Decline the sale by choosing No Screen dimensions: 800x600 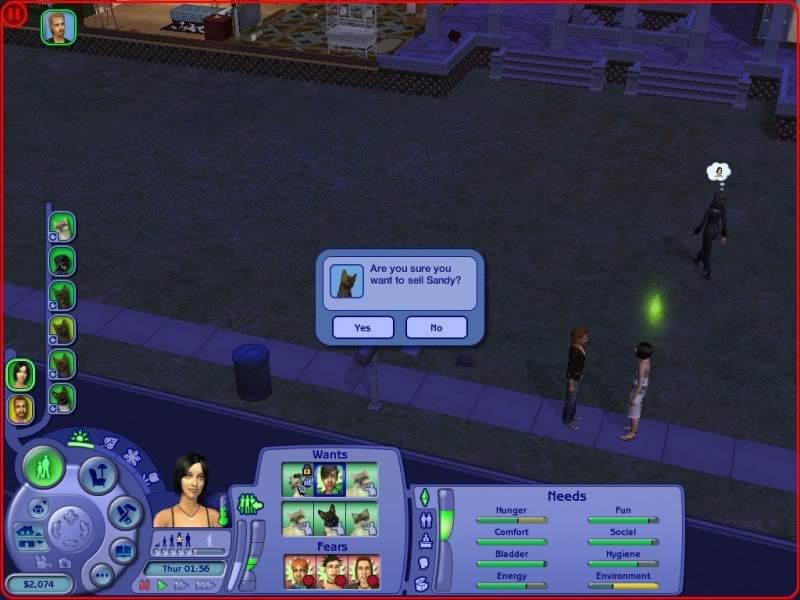pos(436,327)
